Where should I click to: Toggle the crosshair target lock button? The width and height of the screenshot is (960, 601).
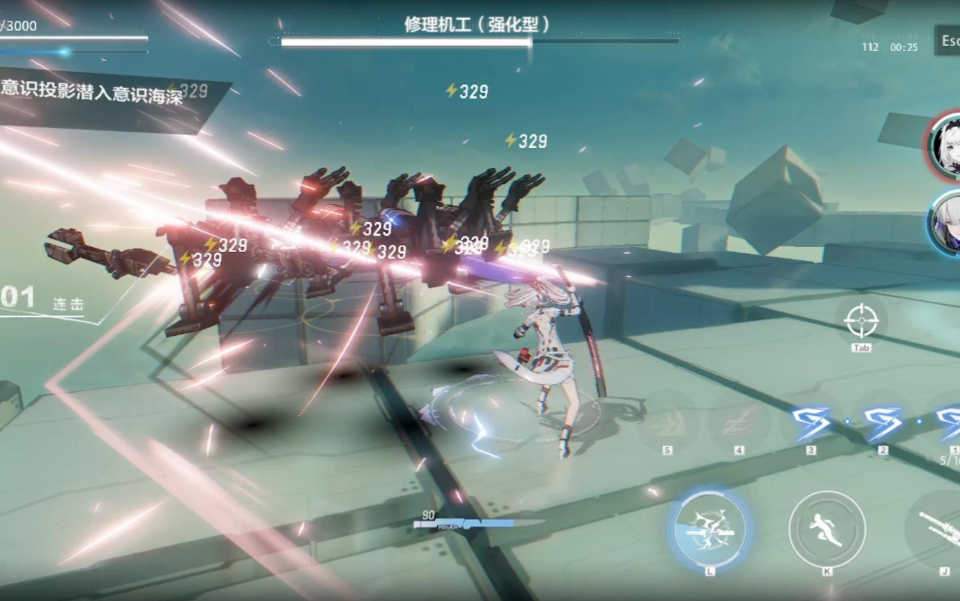pyautogui.click(x=860, y=320)
